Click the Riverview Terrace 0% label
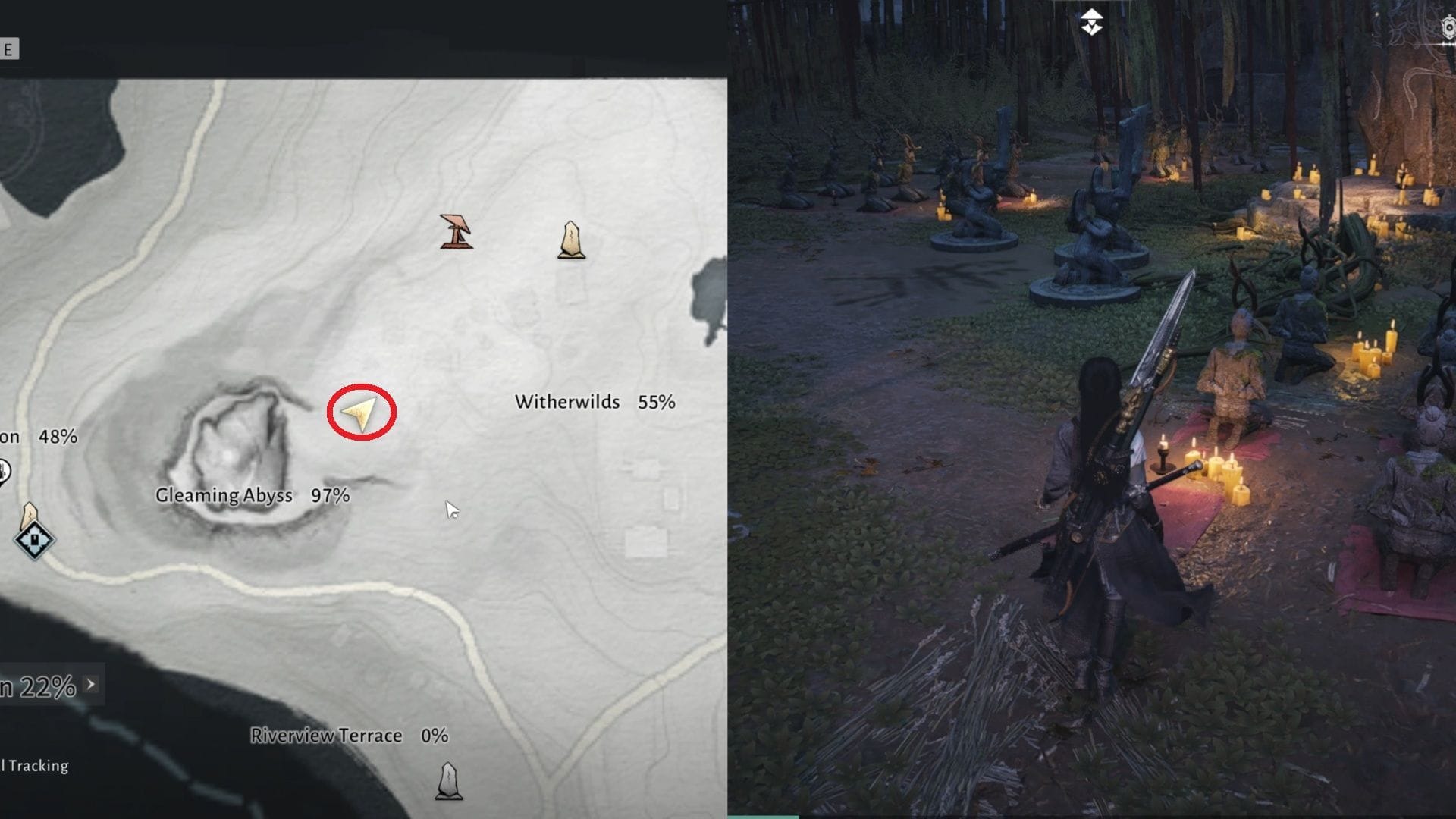Image resolution: width=1456 pixels, height=819 pixels. pos(349,735)
